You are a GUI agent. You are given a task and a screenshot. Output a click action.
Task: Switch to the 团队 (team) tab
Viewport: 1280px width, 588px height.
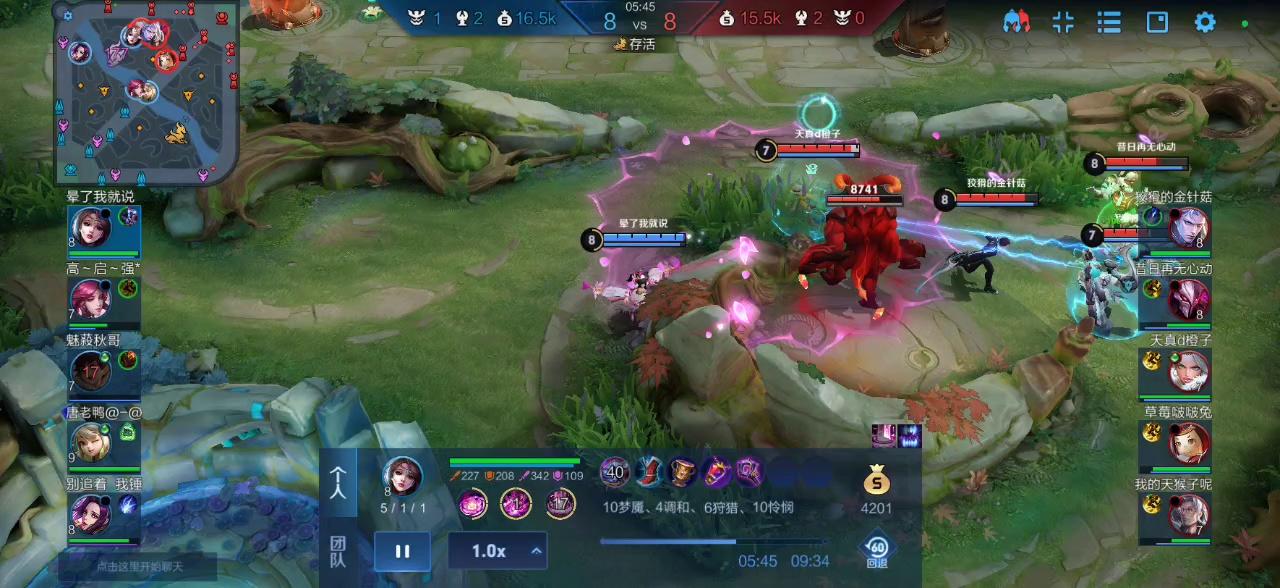point(340,551)
